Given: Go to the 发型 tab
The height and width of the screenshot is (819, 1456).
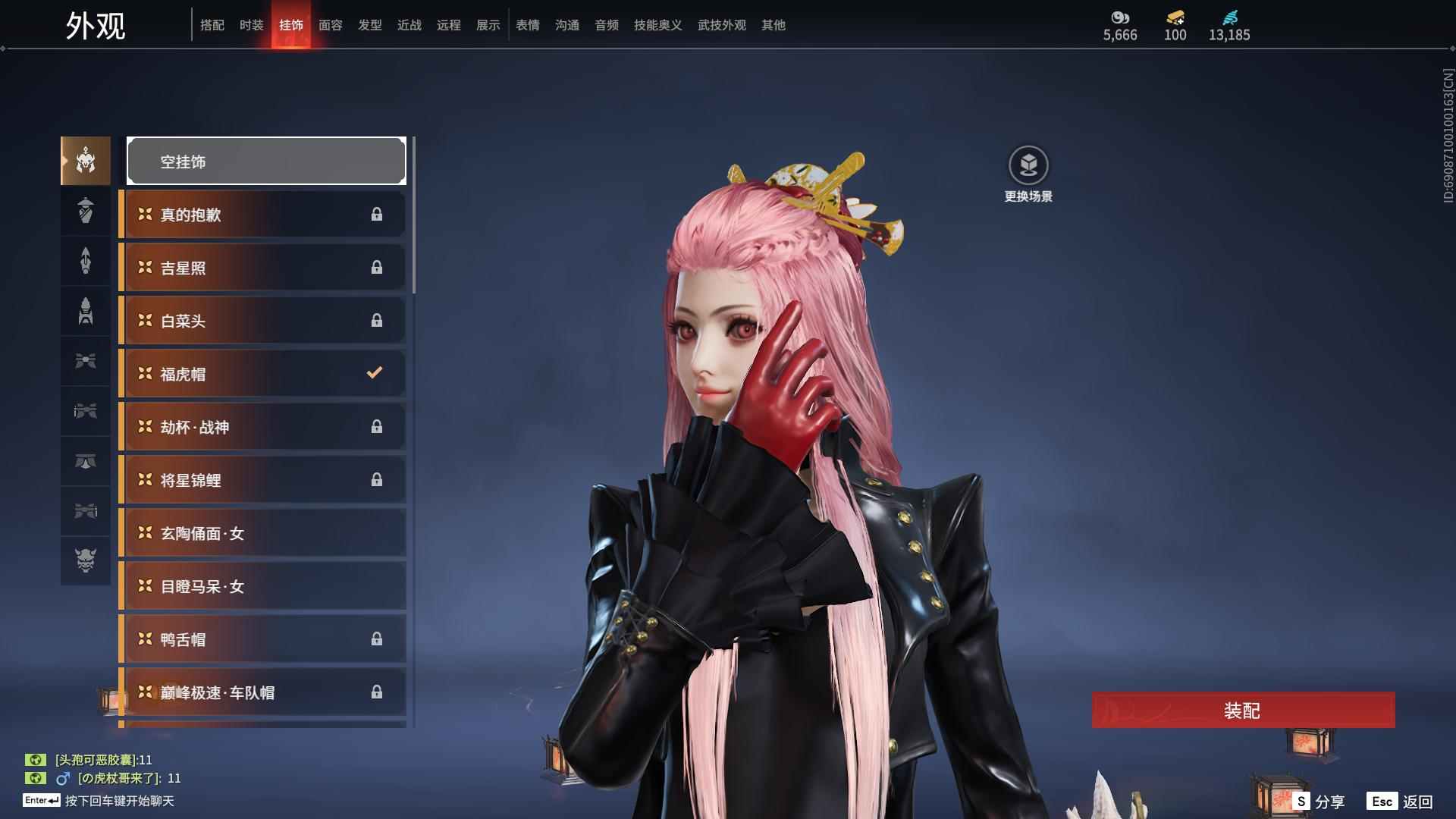Looking at the screenshot, I should point(369,25).
